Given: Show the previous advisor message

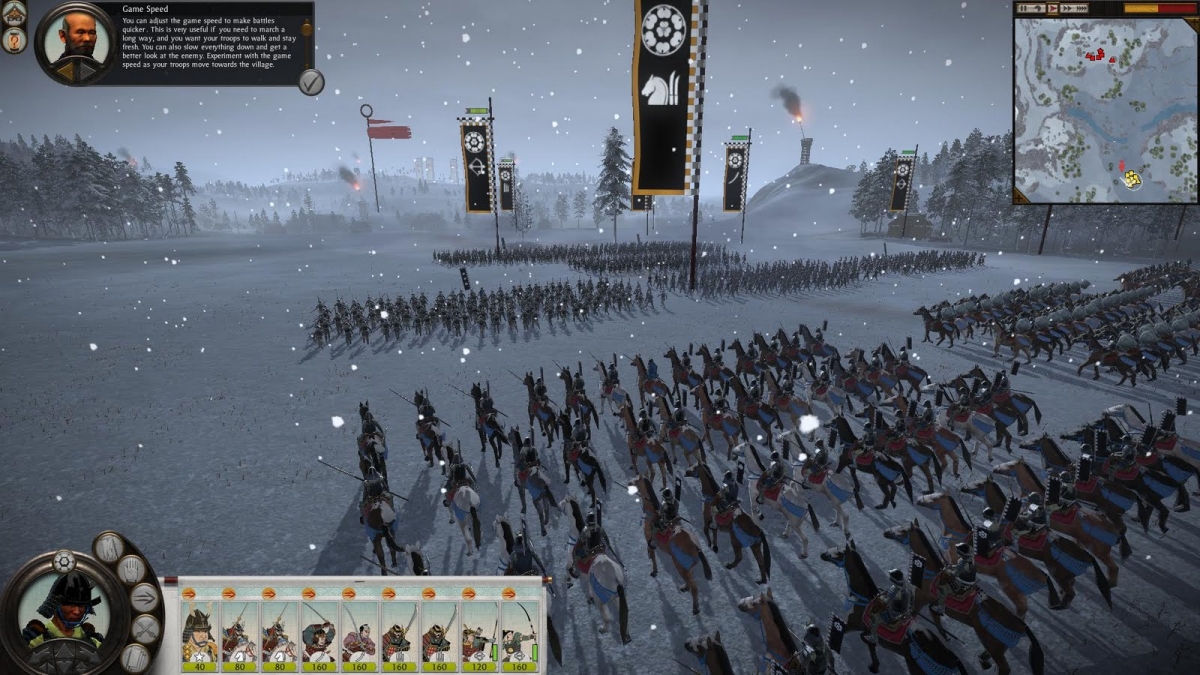Looking at the screenshot, I should (66, 72).
